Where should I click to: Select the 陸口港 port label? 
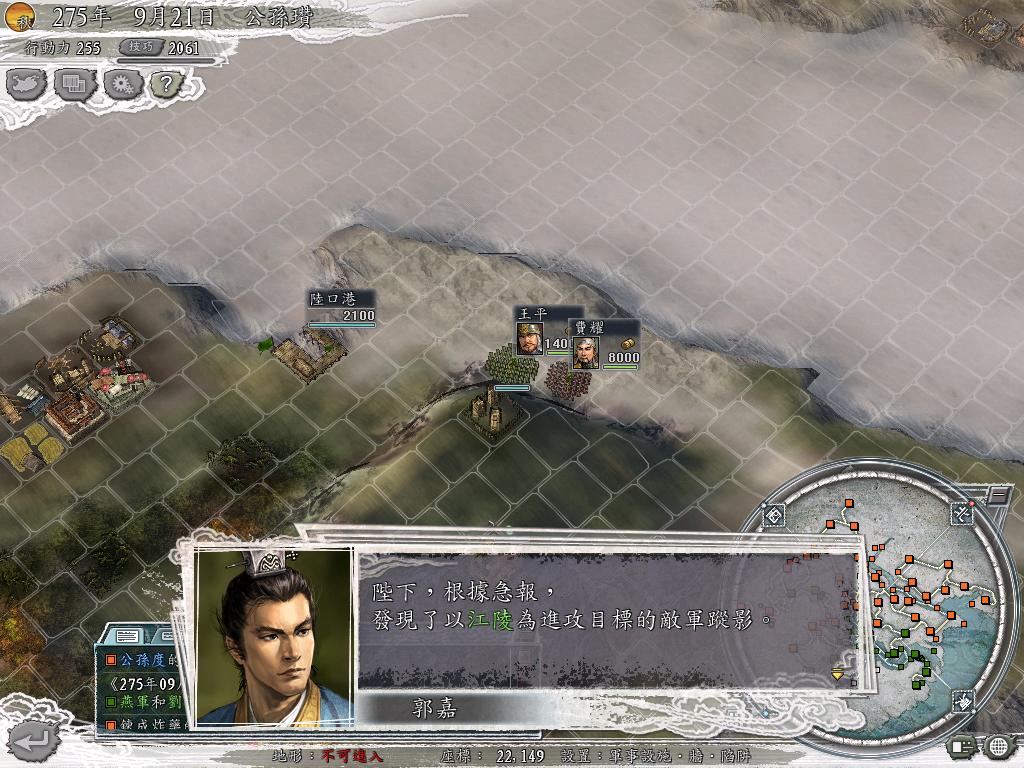coord(328,299)
